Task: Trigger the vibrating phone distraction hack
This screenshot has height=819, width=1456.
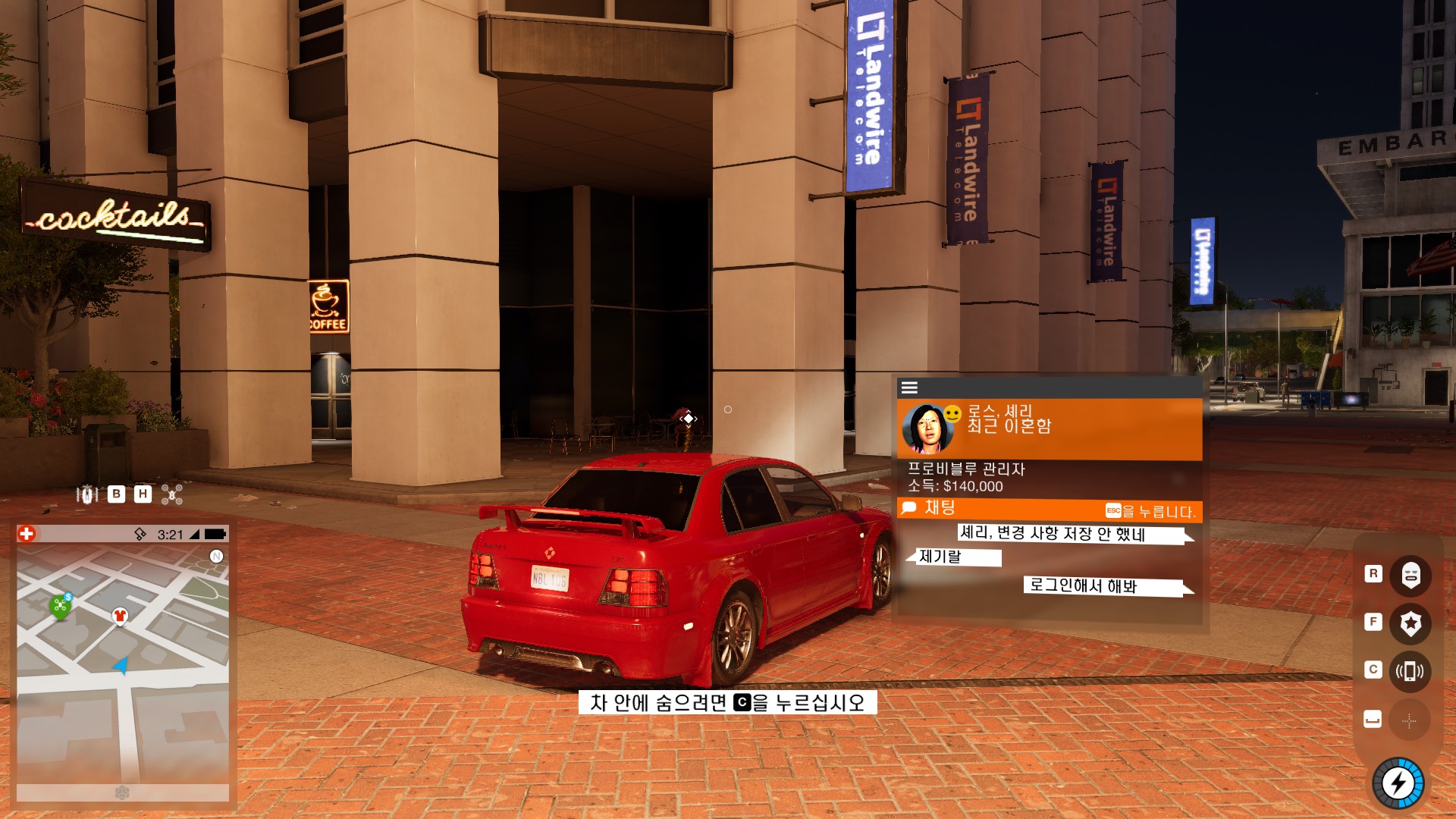Action: [x=1410, y=671]
